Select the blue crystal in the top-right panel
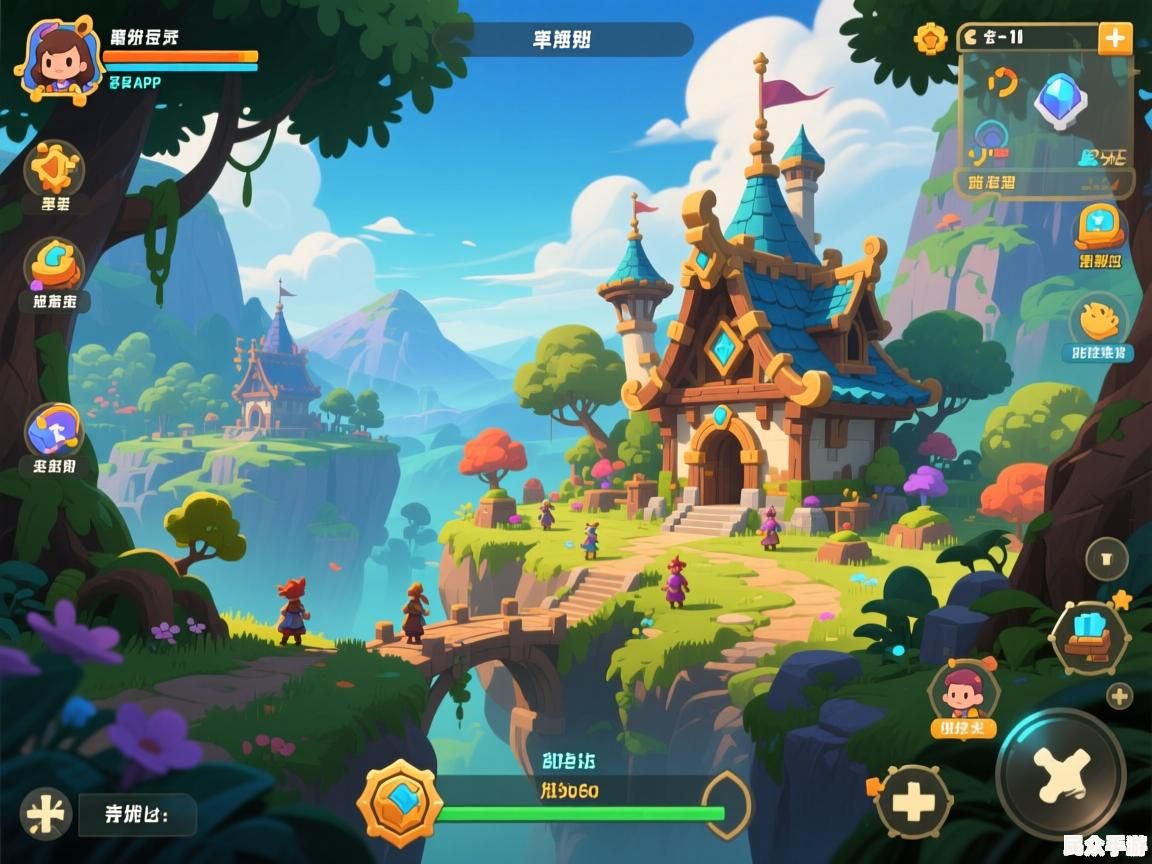This screenshot has width=1152, height=864. [x=1060, y=100]
